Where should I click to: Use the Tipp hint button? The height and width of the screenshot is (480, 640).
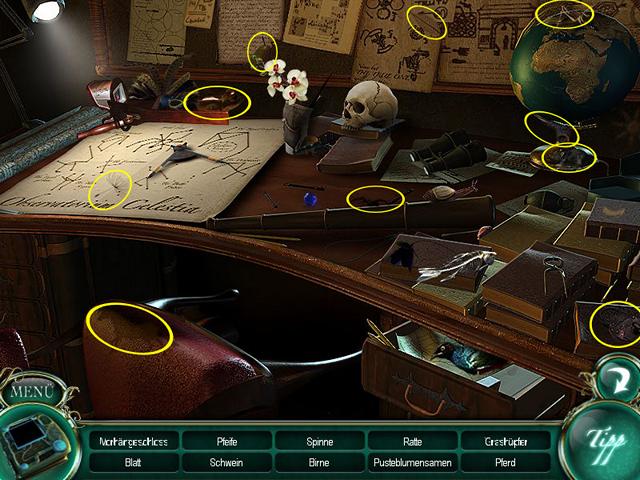599,442
